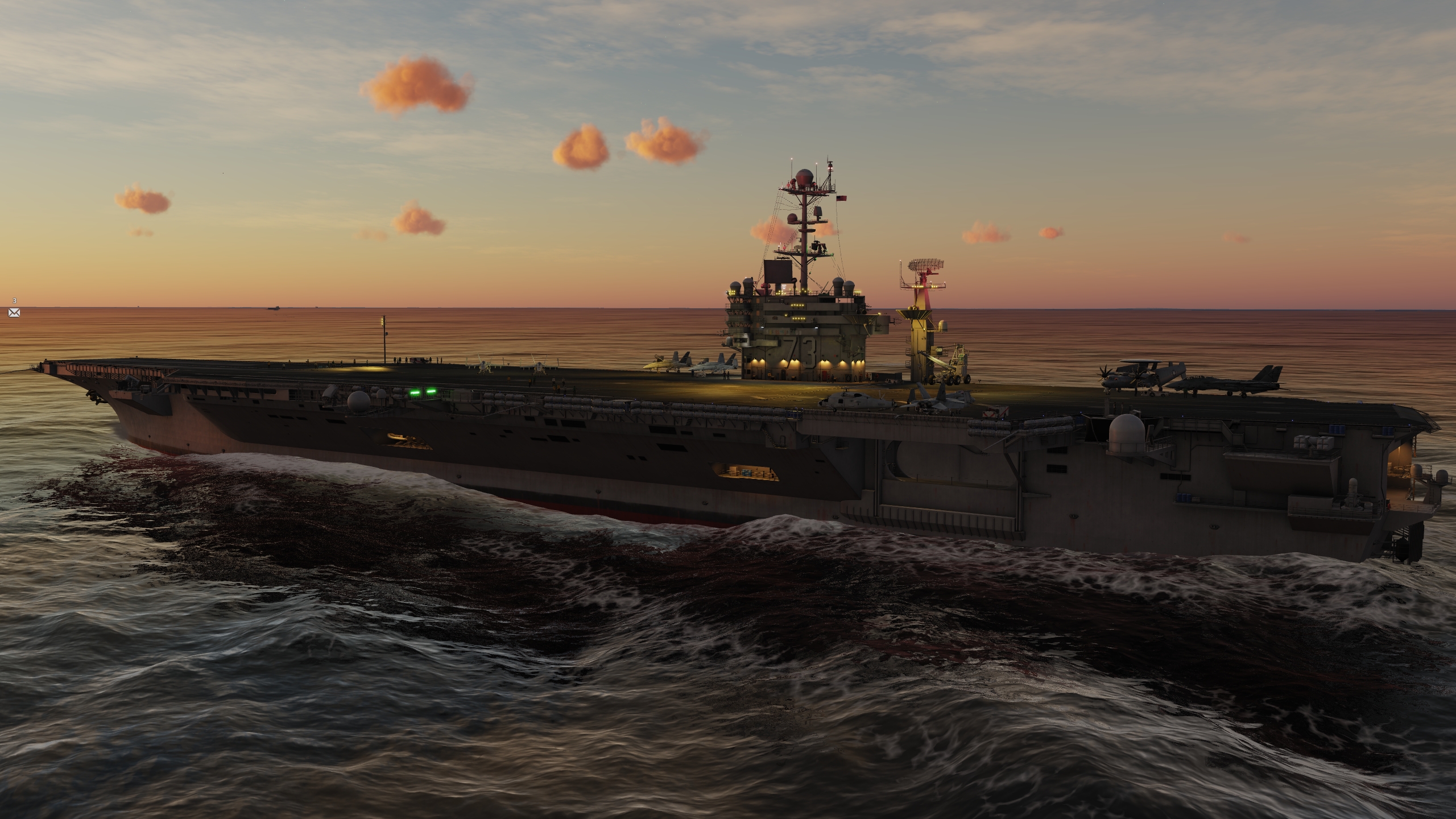
Task: Open the unread messages envelope icon
Action: [x=14, y=312]
